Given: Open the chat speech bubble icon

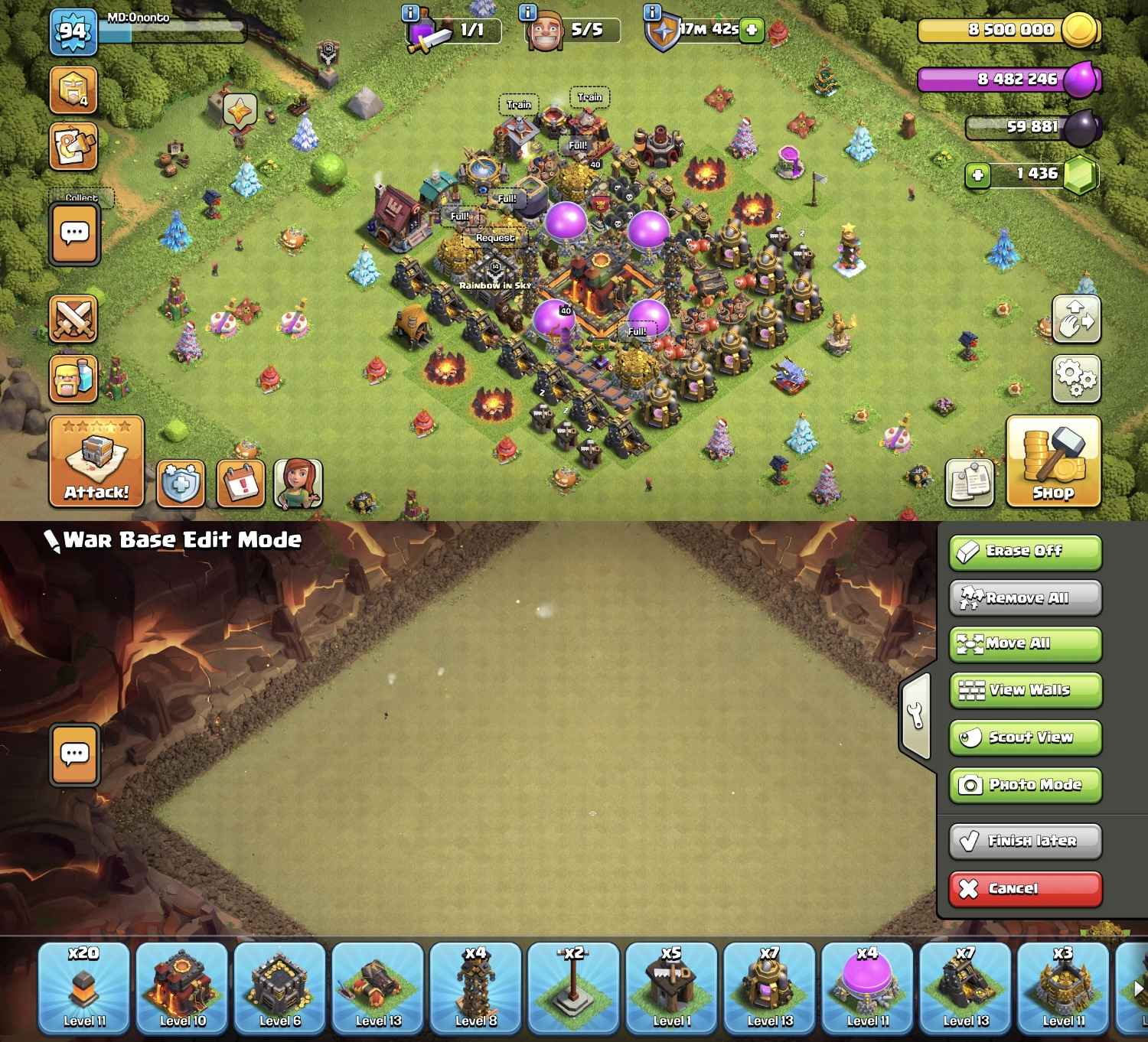Looking at the screenshot, I should tap(74, 232).
